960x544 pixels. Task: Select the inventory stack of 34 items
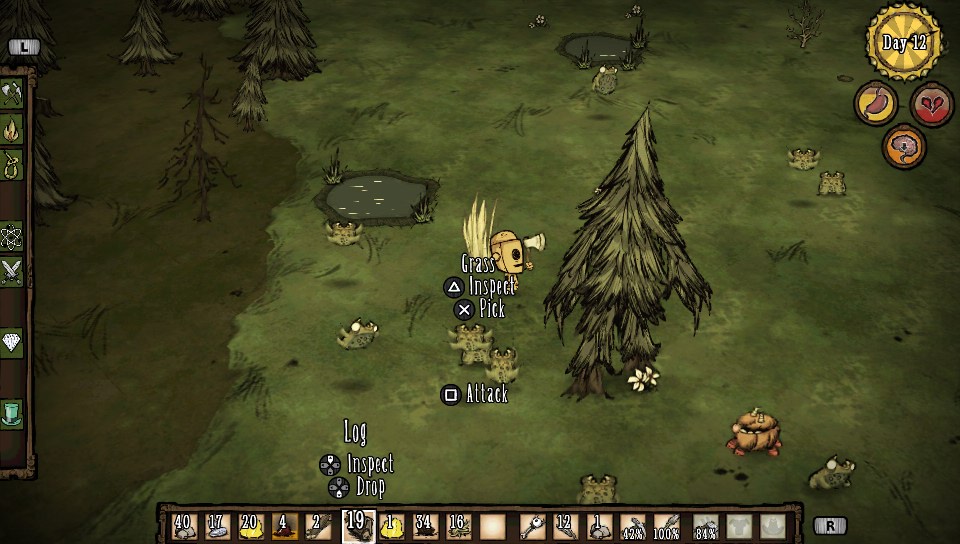tap(424, 526)
